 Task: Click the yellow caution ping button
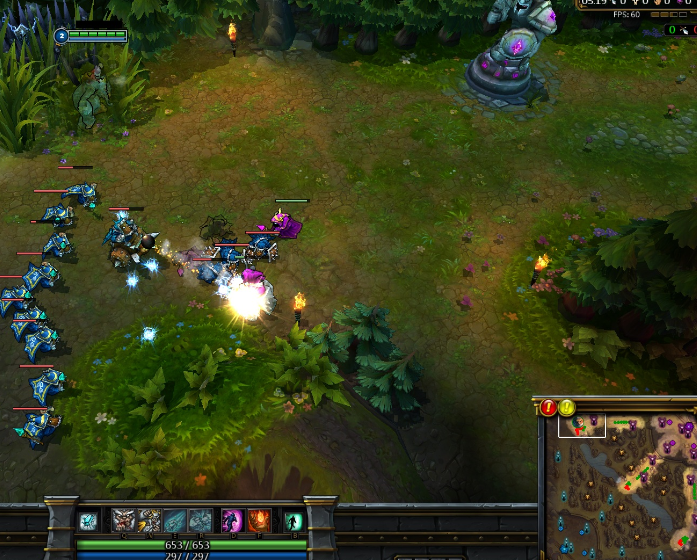(x=567, y=407)
